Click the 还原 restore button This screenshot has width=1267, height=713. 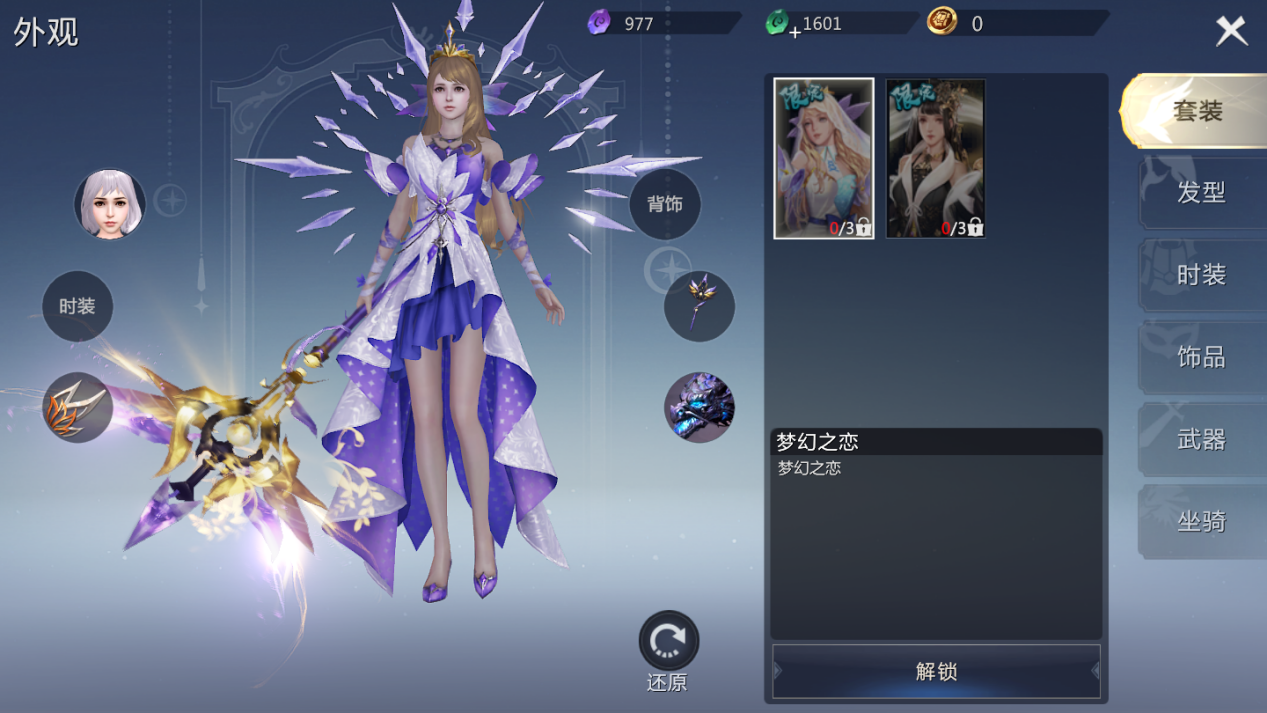click(x=668, y=642)
